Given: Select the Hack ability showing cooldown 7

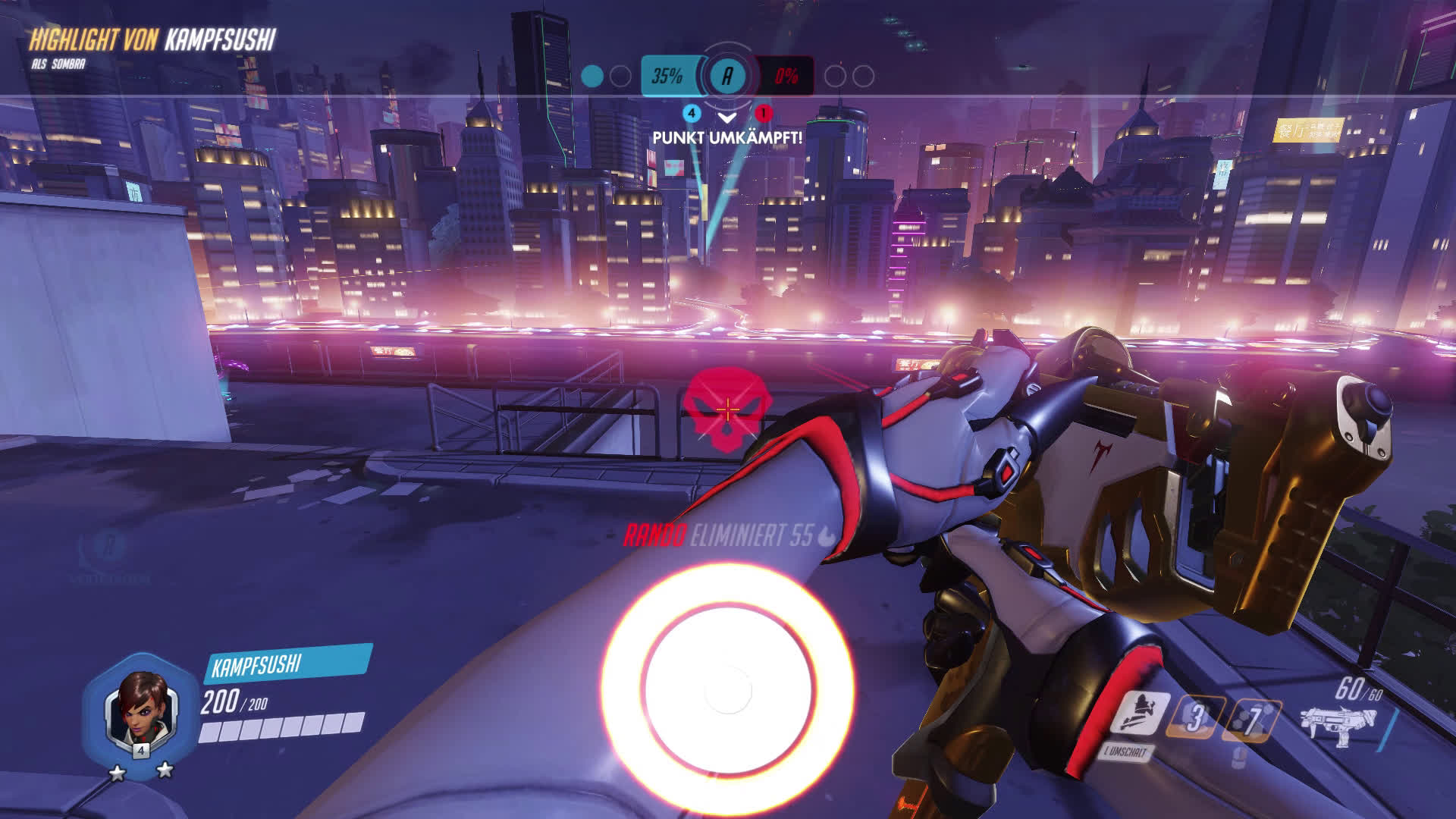Looking at the screenshot, I should (x=1253, y=720).
